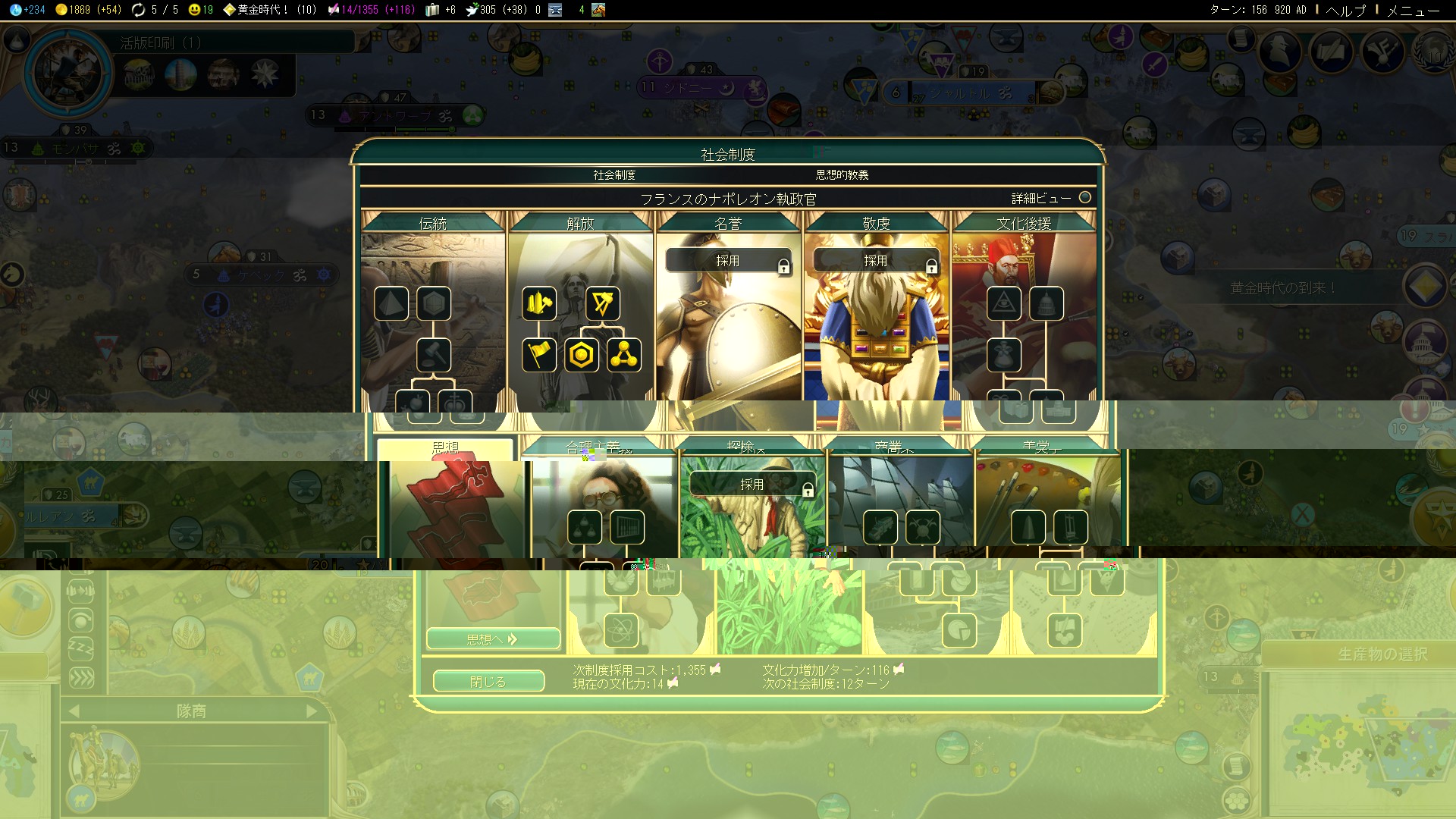Open the メニュー game menu
1456x819 pixels.
tap(1413, 10)
